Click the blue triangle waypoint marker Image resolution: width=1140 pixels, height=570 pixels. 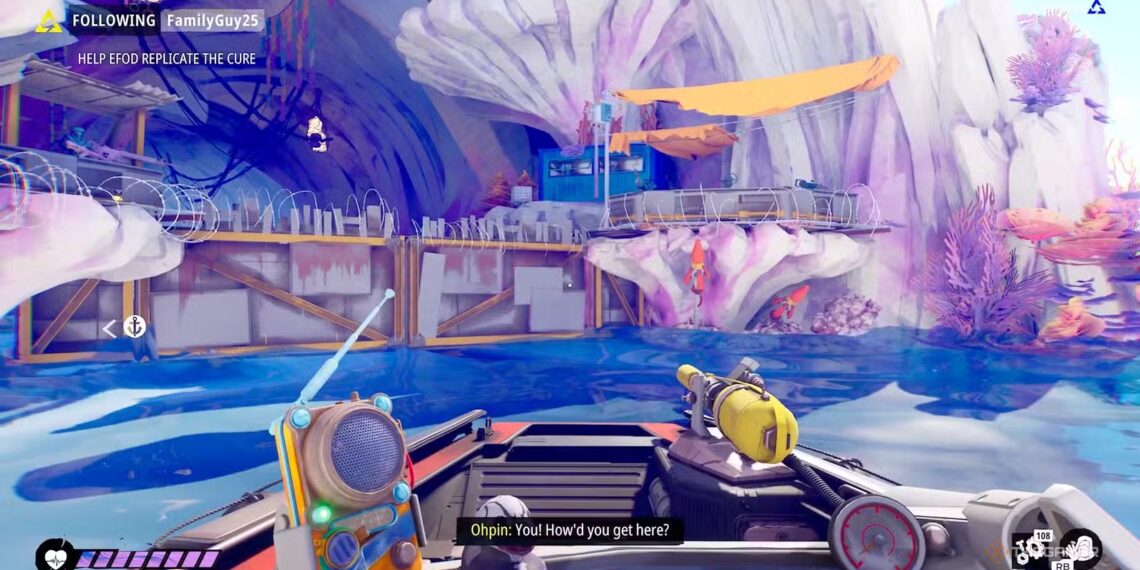(1095, 8)
